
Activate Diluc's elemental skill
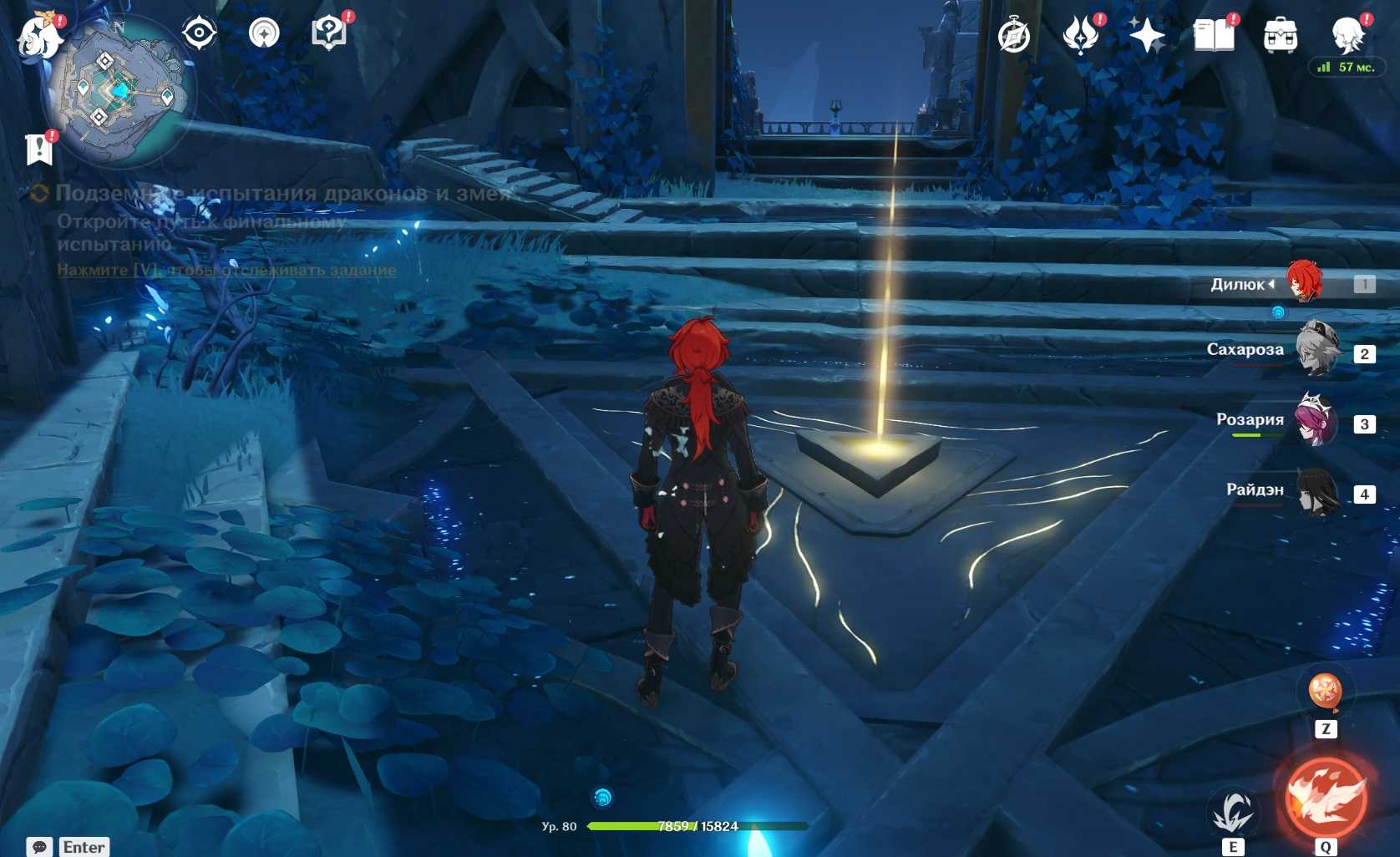[1233, 811]
